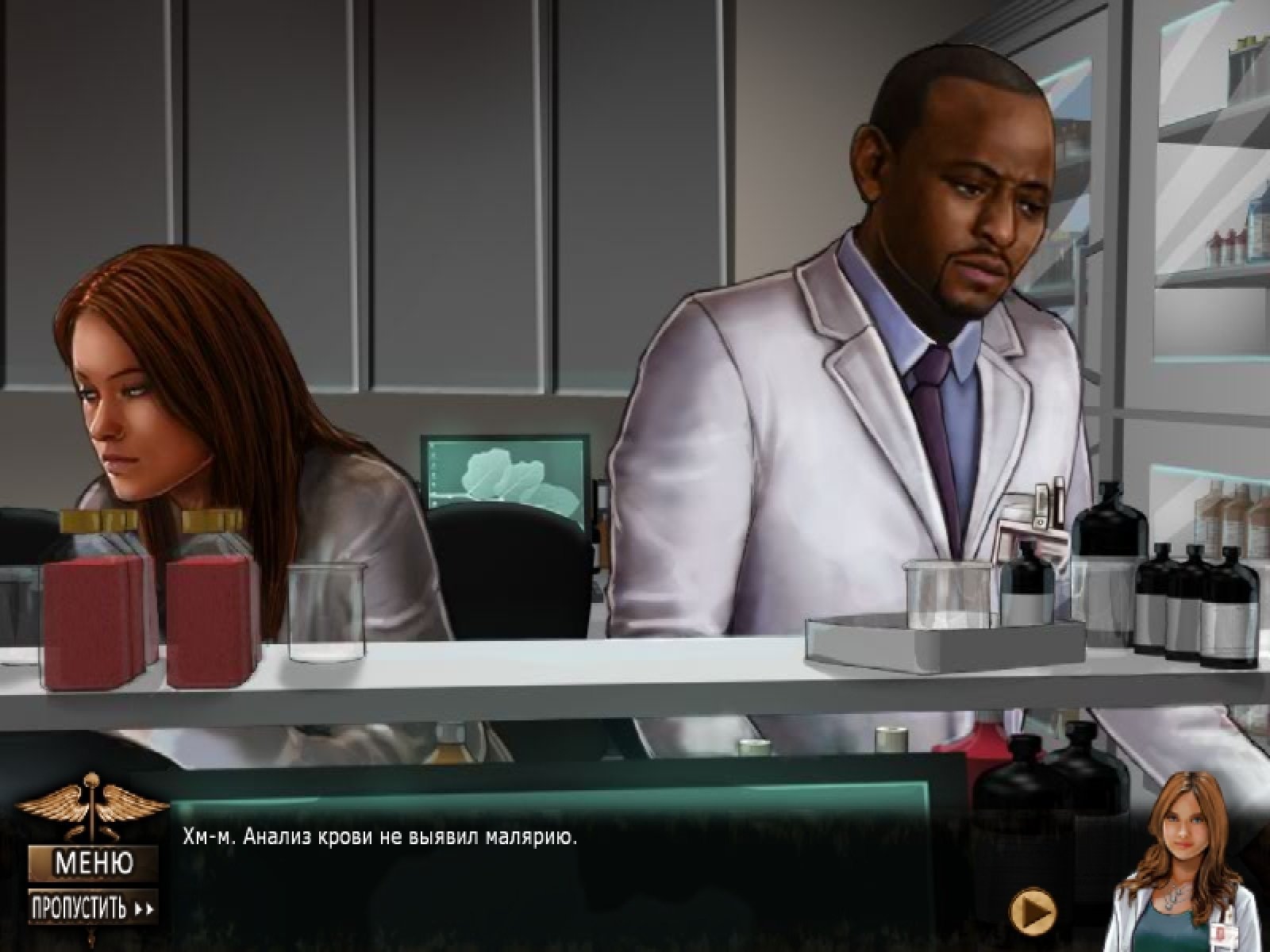
Task: Open the МЕНЮ button
Action: coord(93,861)
